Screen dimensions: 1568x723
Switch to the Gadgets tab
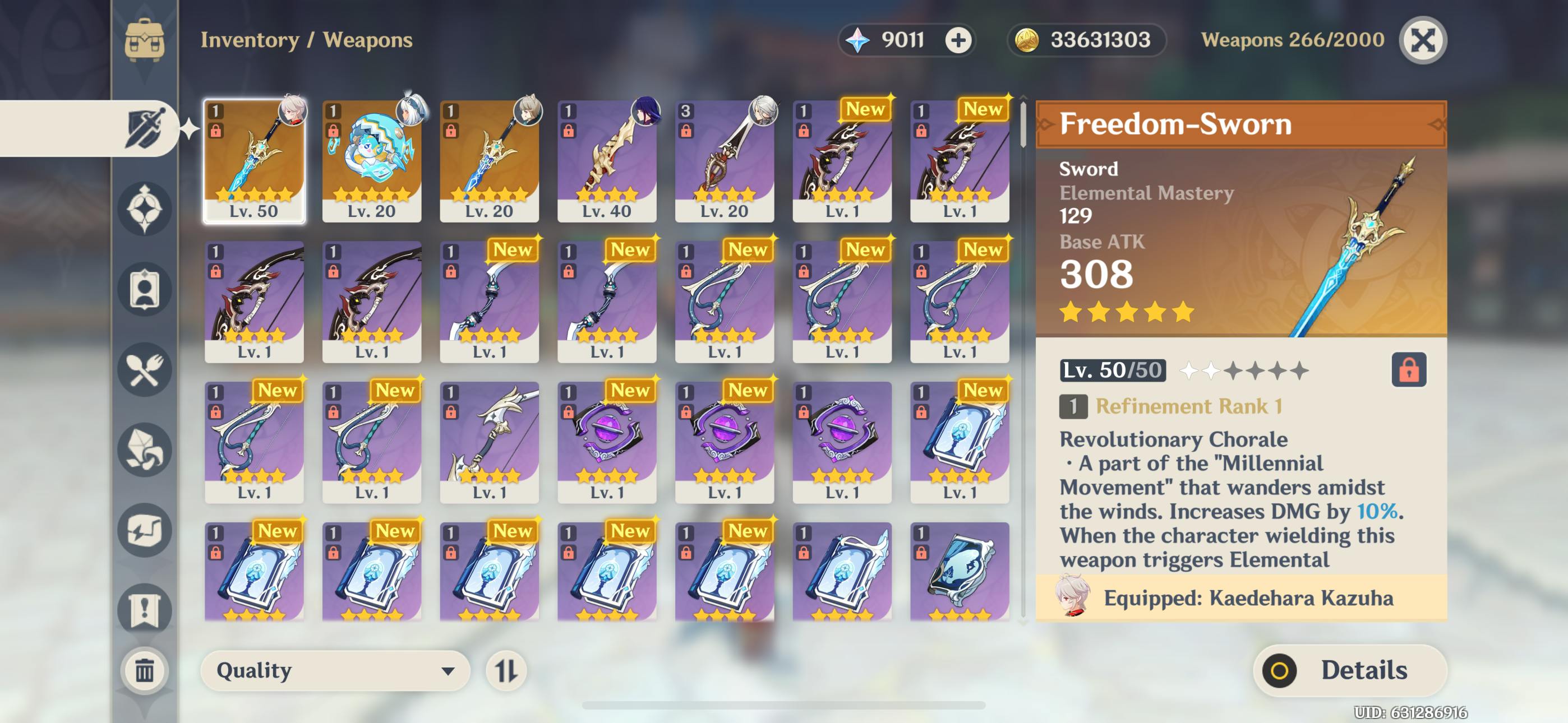tap(144, 530)
